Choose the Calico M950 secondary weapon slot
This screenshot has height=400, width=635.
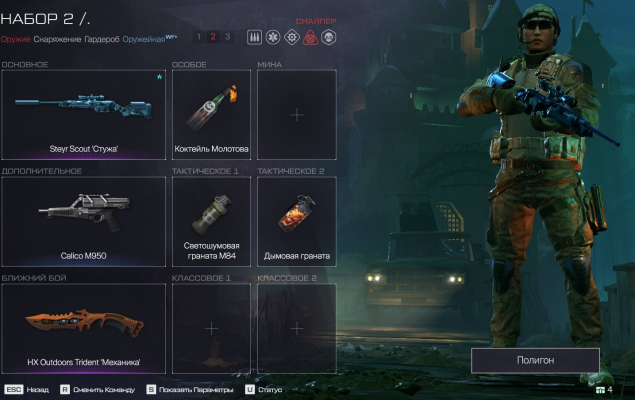pyautogui.click(x=84, y=222)
